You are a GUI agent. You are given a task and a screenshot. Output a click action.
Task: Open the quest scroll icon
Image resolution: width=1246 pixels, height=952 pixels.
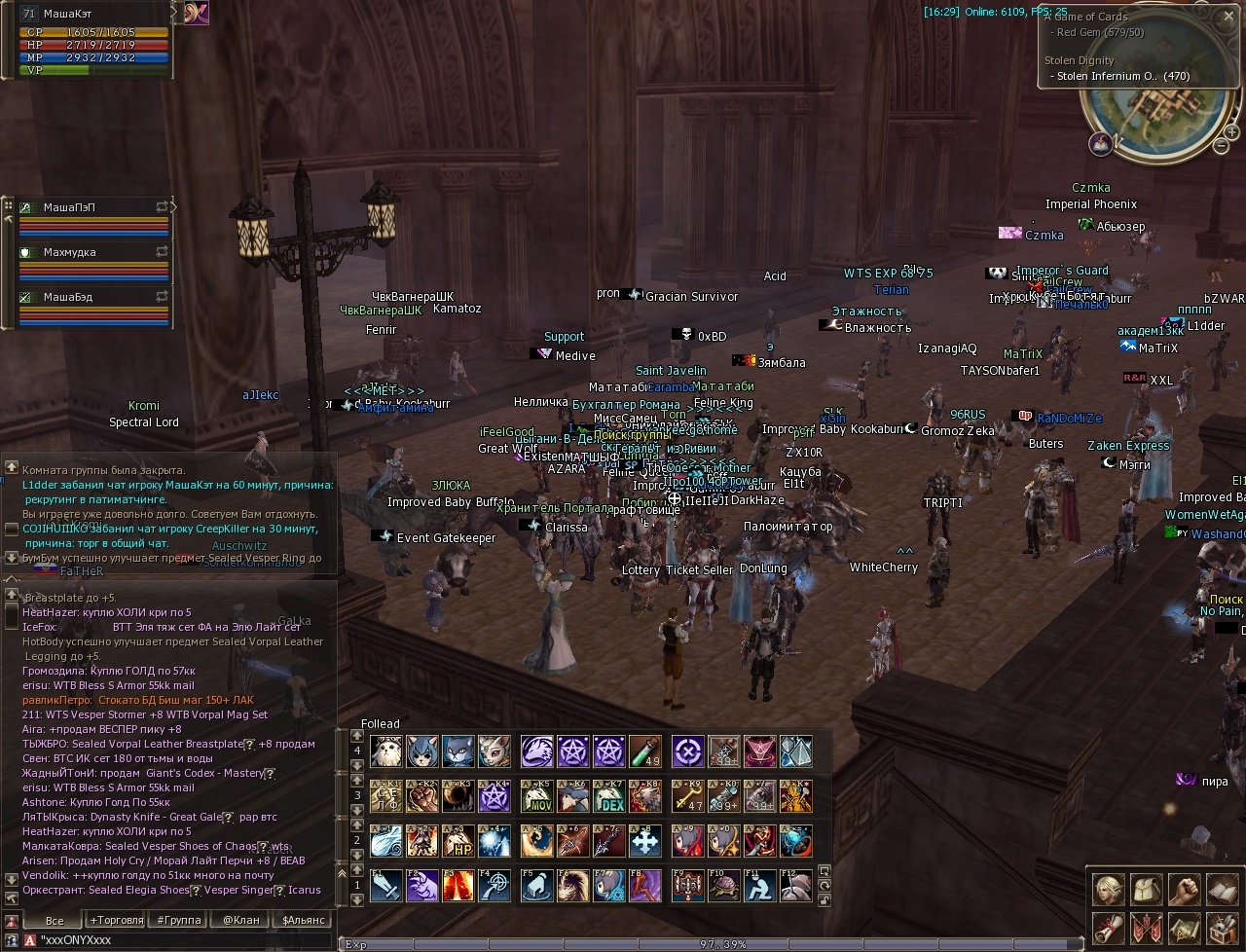pos(1108,927)
